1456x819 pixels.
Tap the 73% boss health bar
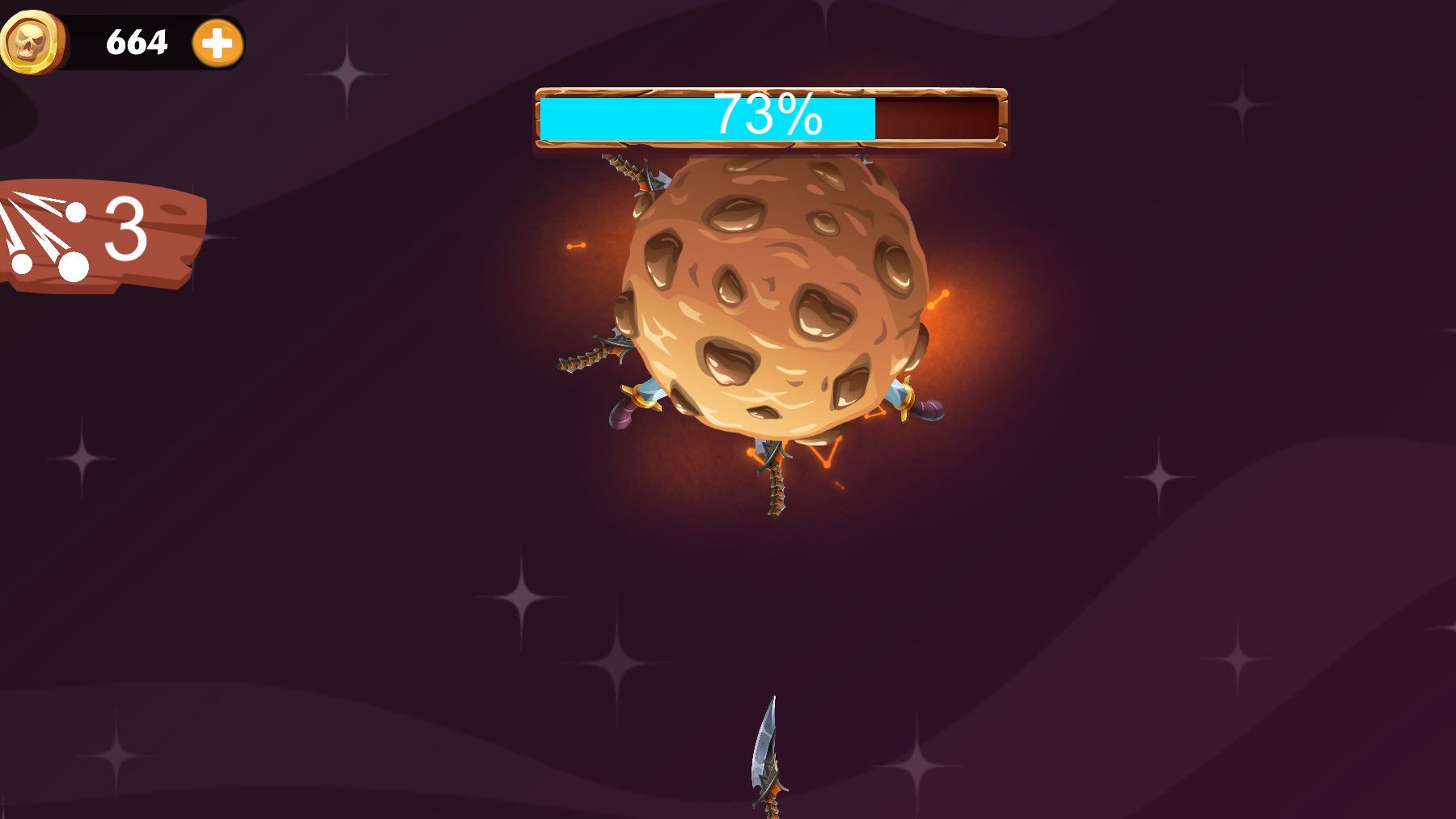point(768,117)
